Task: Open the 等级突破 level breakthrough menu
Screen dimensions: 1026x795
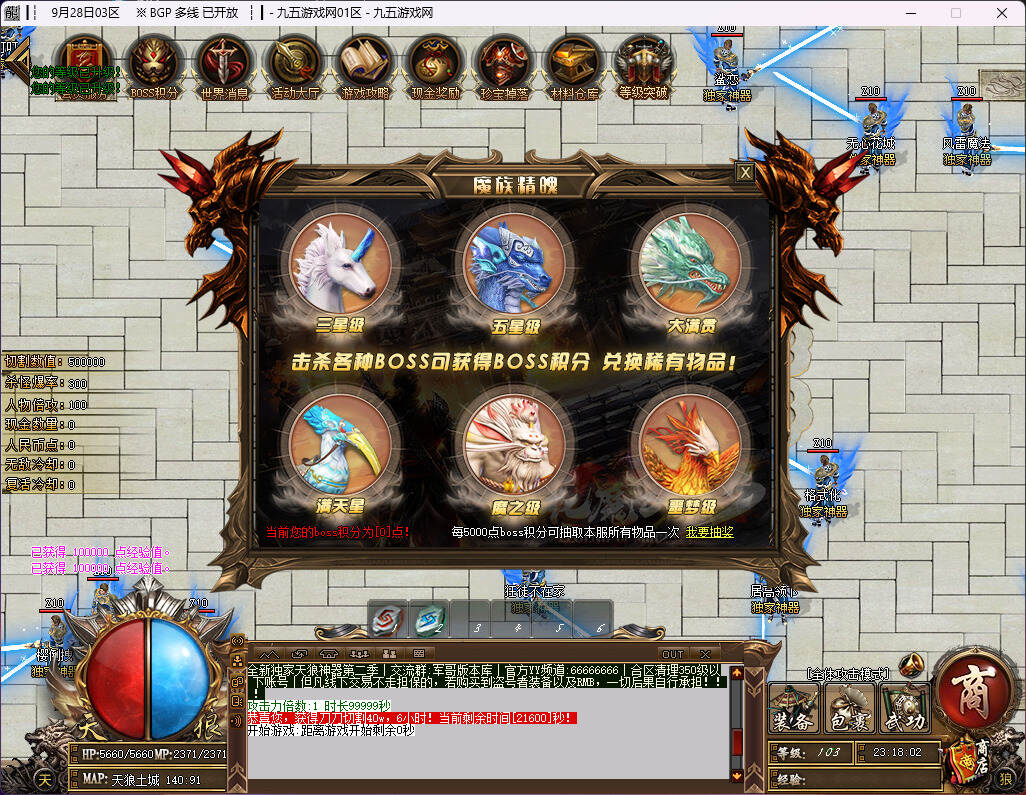Action: coord(643,67)
